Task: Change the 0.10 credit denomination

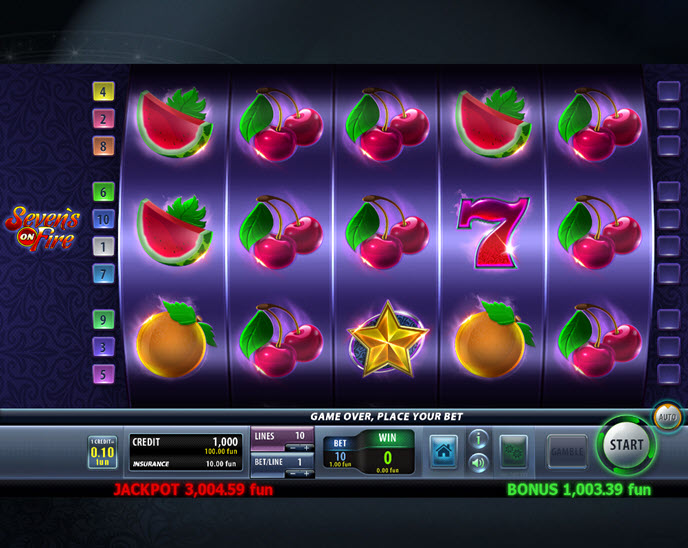Action: click(x=103, y=453)
